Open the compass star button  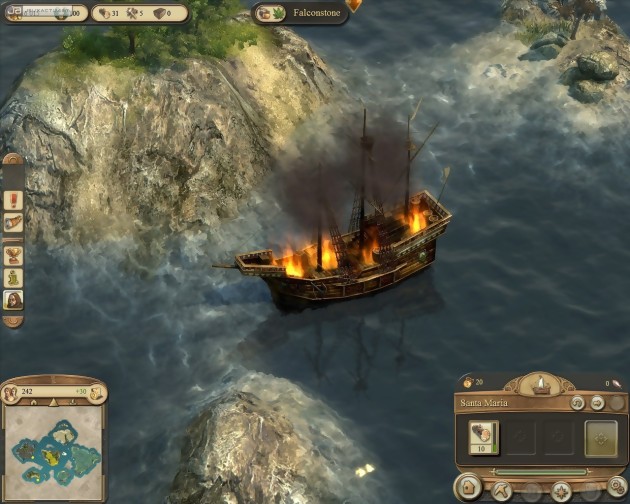click(561, 490)
